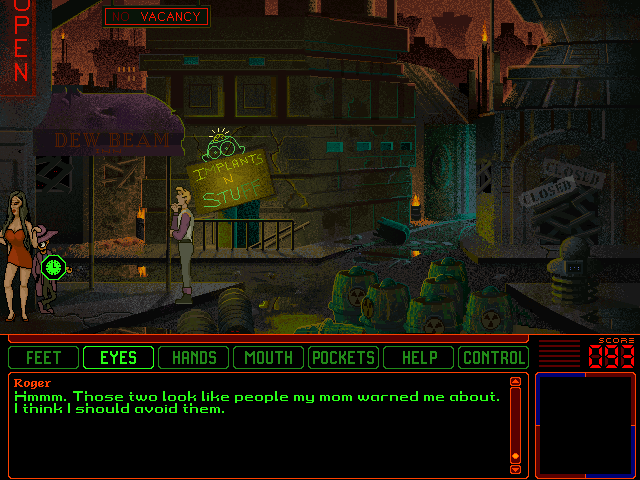Open the CONTROL panel

coord(493,357)
